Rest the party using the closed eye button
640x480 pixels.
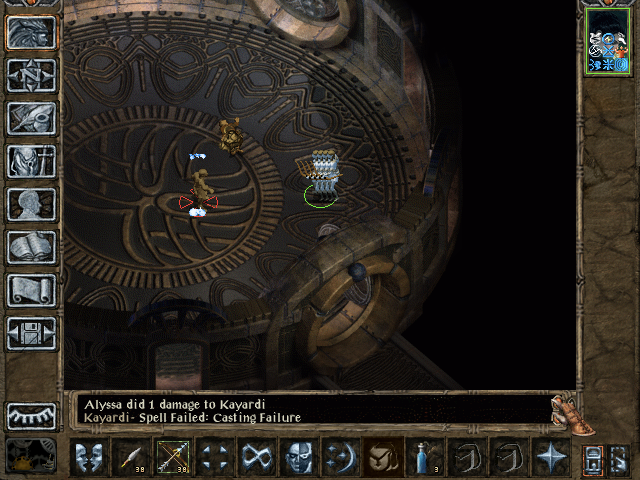coord(32,415)
